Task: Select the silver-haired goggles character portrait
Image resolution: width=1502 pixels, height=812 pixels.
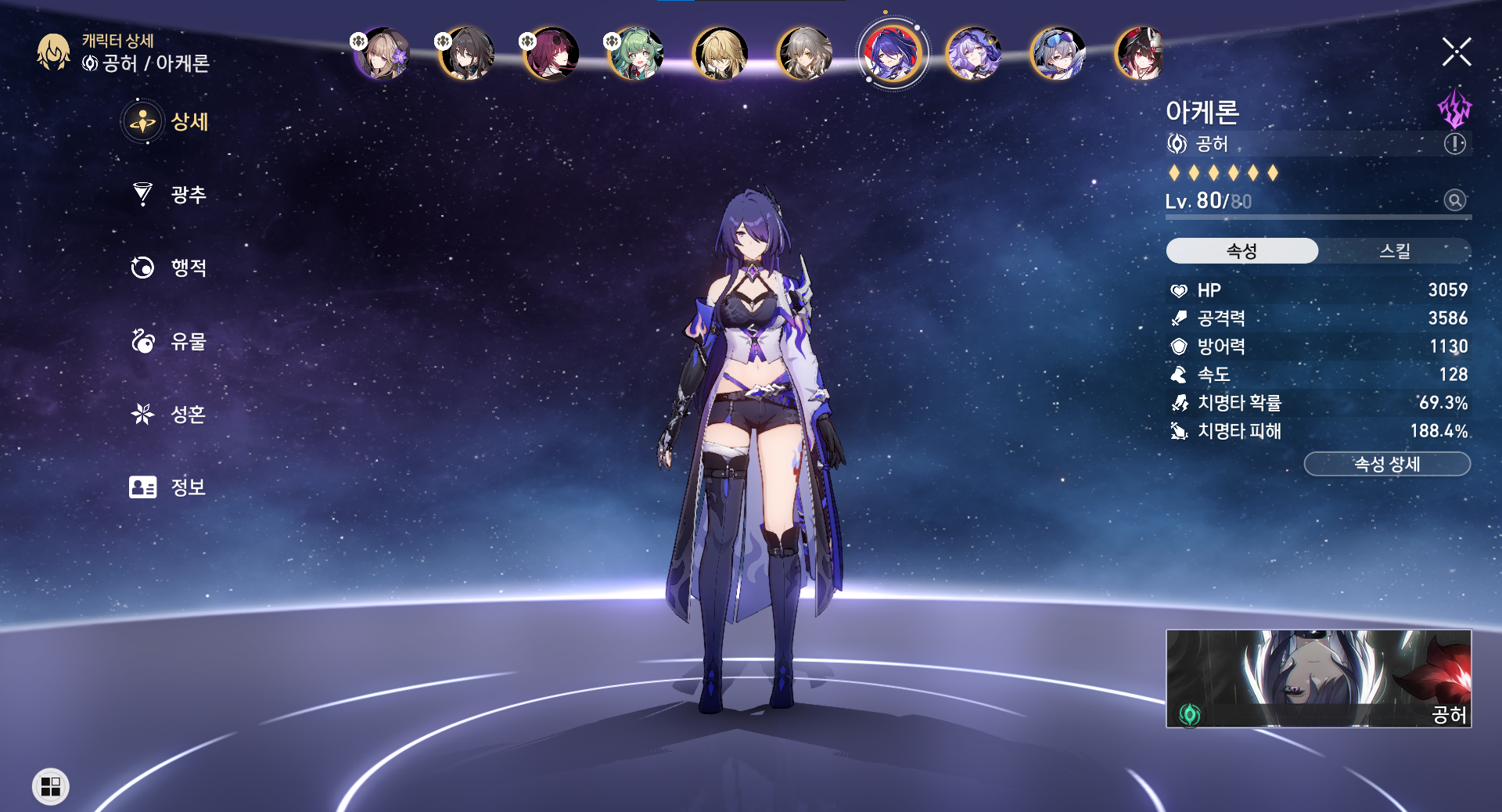Action: [x=1058, y=54]
